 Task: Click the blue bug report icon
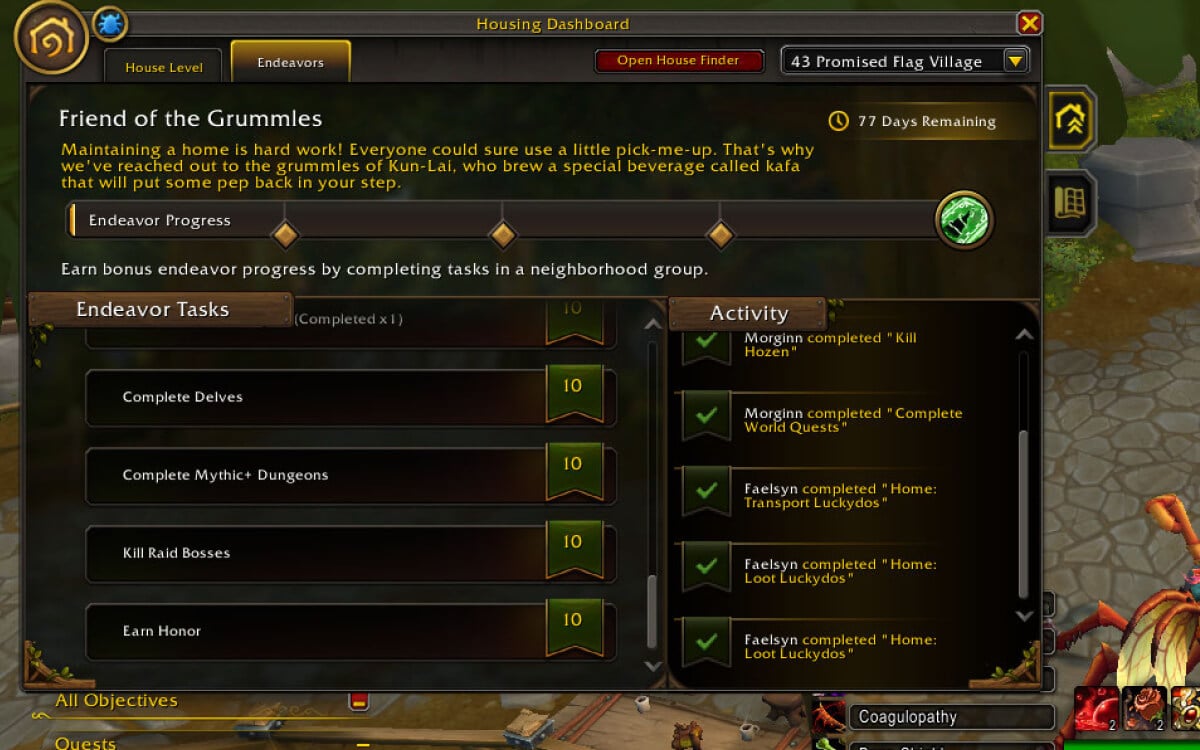(109, 23)
